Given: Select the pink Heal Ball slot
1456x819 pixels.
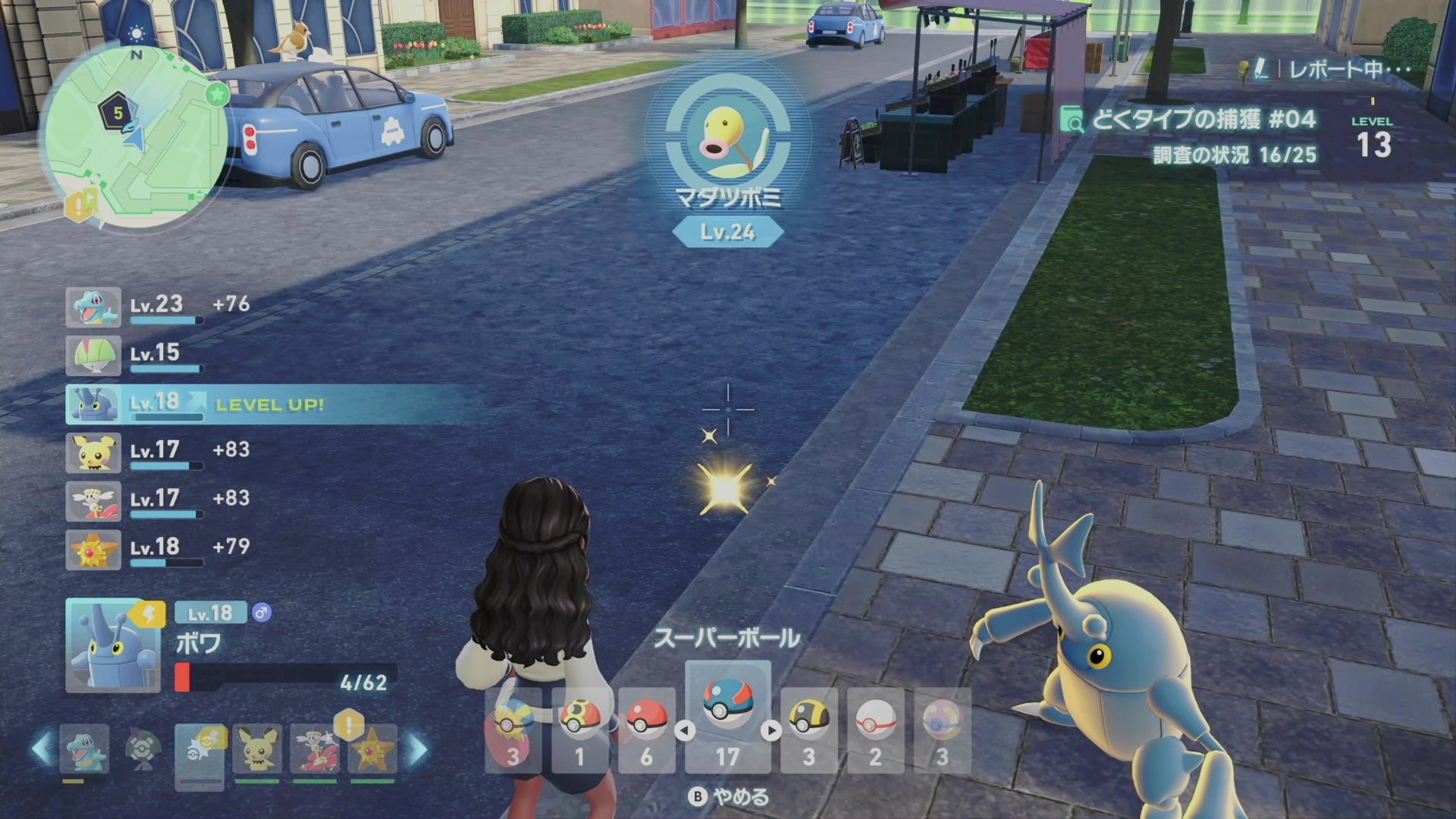Looking at the screenshot, I should coord(942,730).
